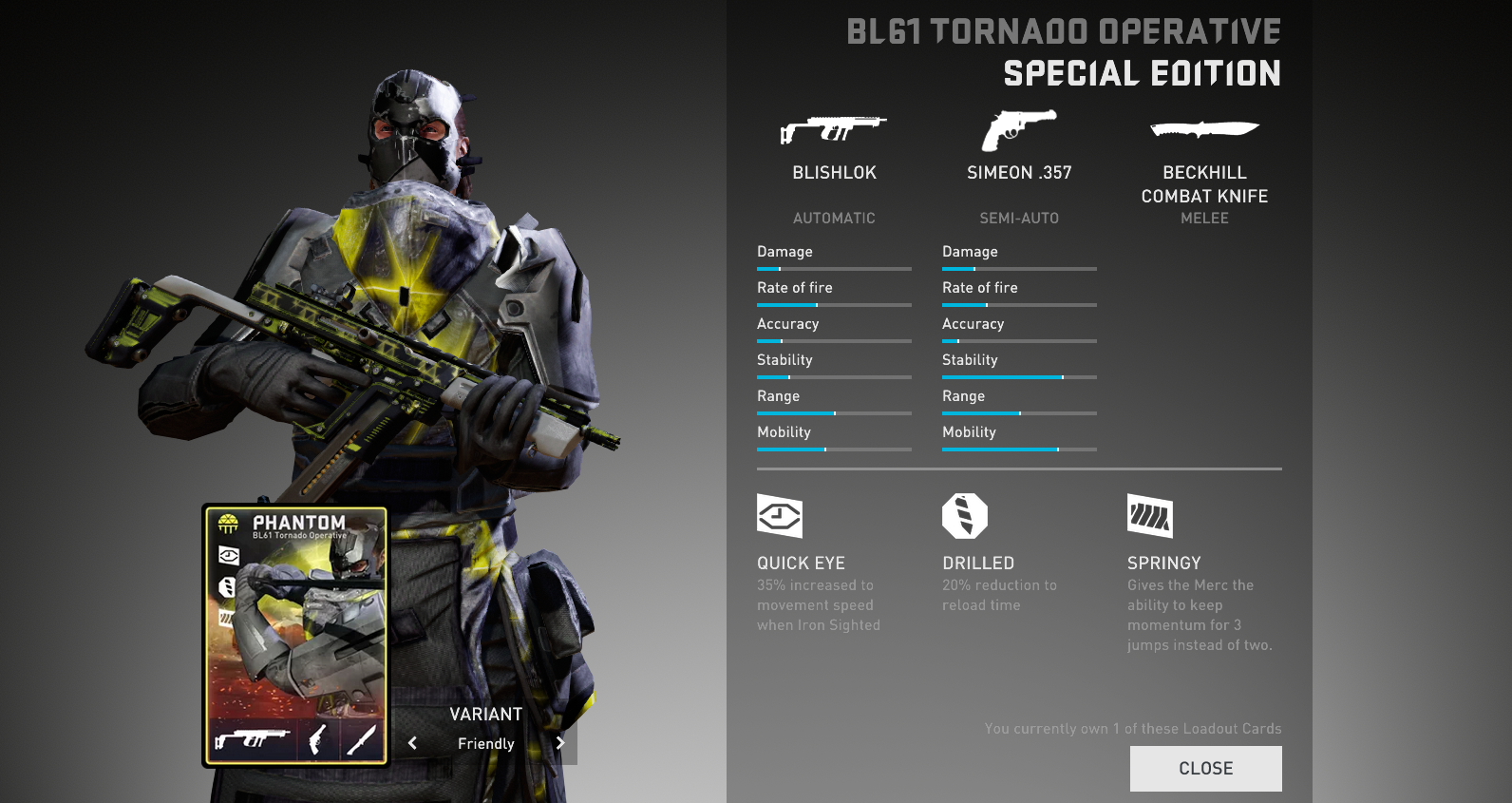Switch to the next variant with right arrow
This screenshot has width=1512, height=803.
click(560, 743)
